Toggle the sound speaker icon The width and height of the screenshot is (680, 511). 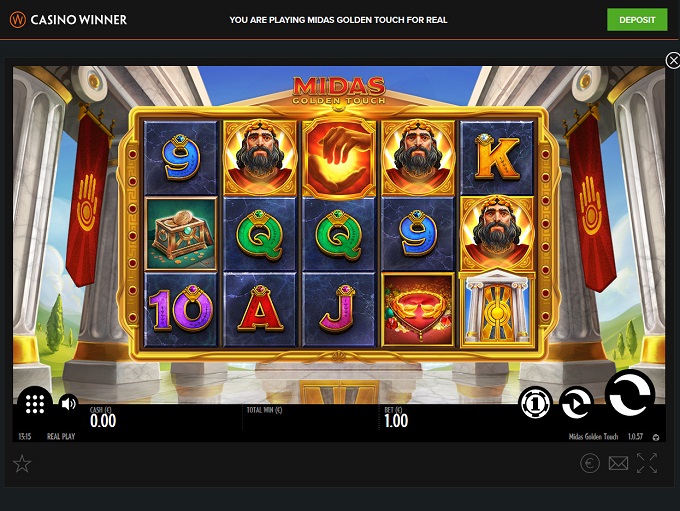click(x=68, y=404)
